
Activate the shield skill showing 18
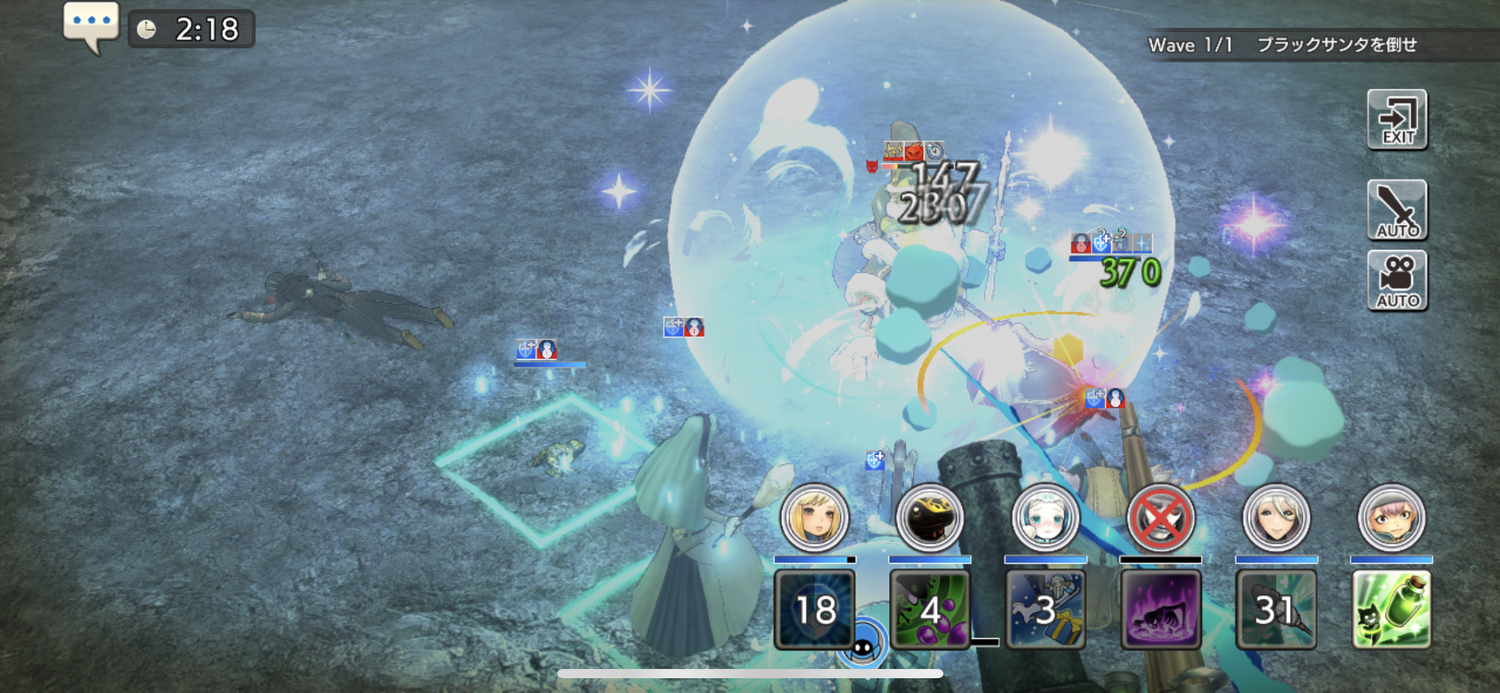[814, 609]
